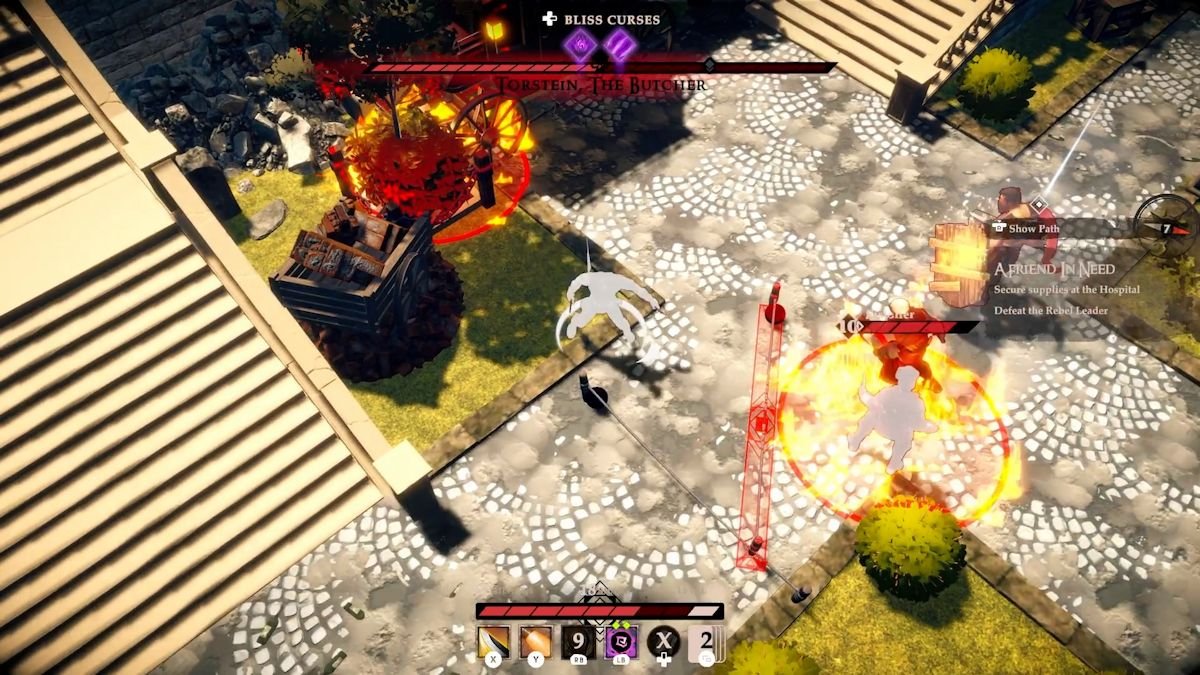Click the Show Path option
This screenshot has width=1200, height=675.
pos(1034,228)
